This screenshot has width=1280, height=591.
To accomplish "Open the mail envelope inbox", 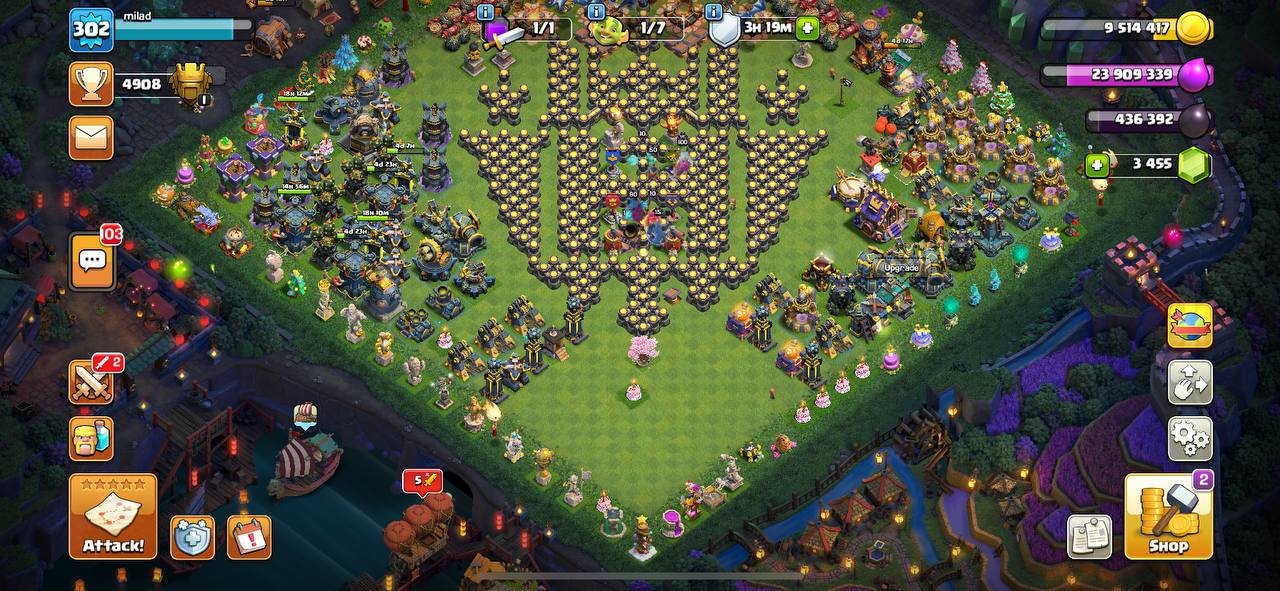I will click(x=91, y=137).
